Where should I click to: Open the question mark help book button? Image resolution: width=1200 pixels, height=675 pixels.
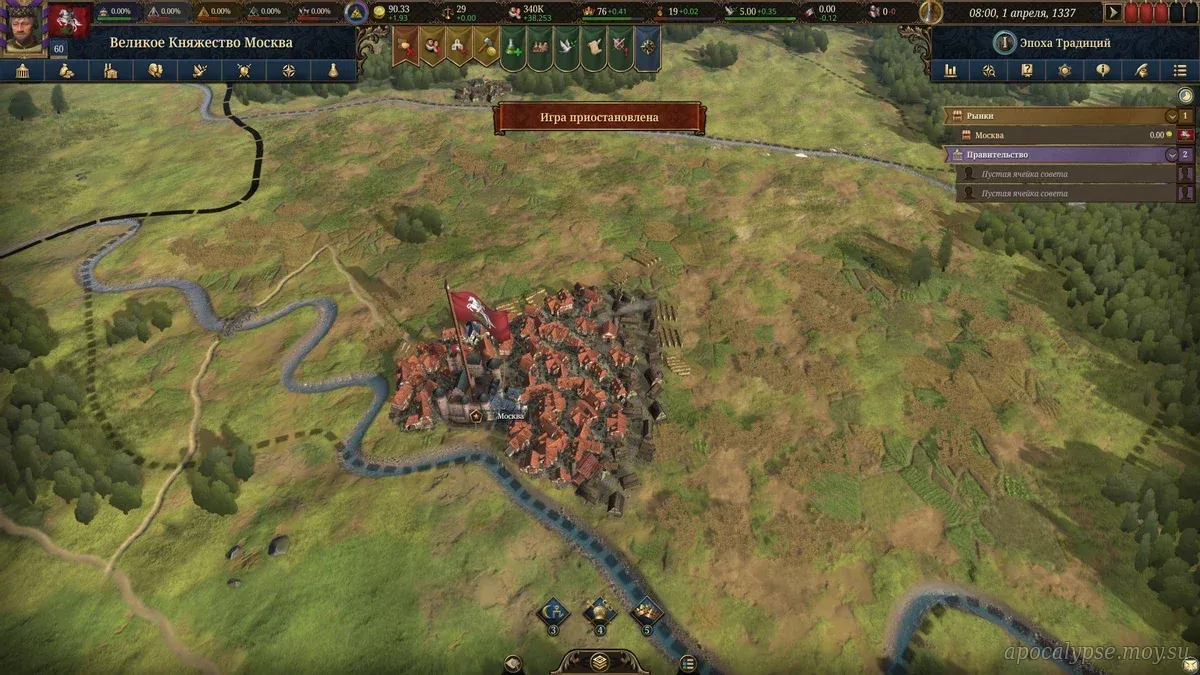[x=1026, y=71]
